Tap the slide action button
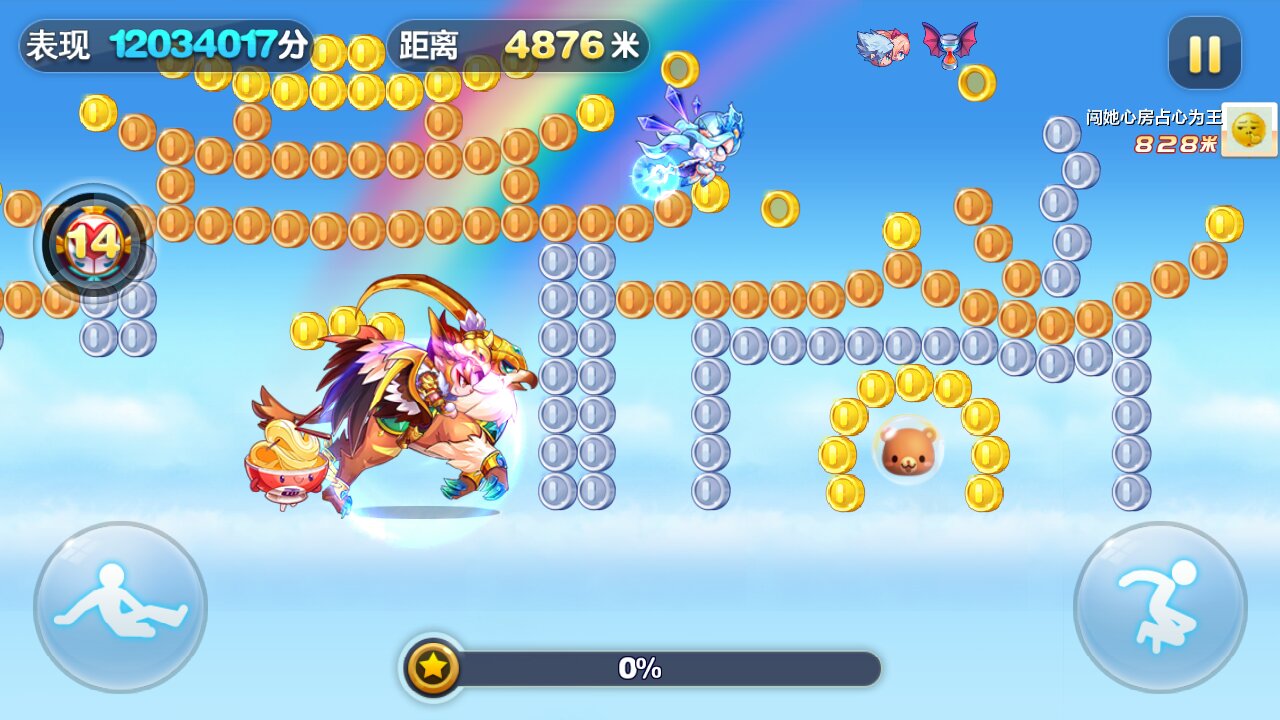 pos(120,607)
